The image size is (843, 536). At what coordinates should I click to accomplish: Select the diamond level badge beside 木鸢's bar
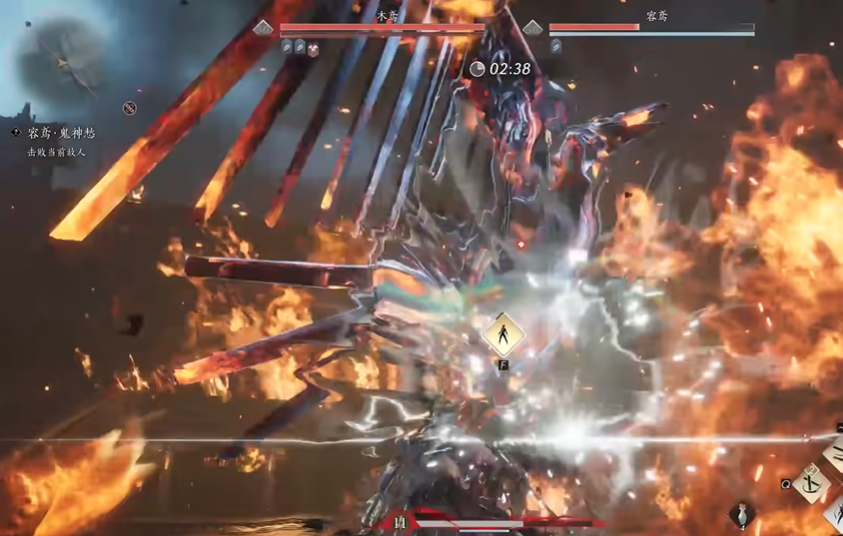point(263,28)
